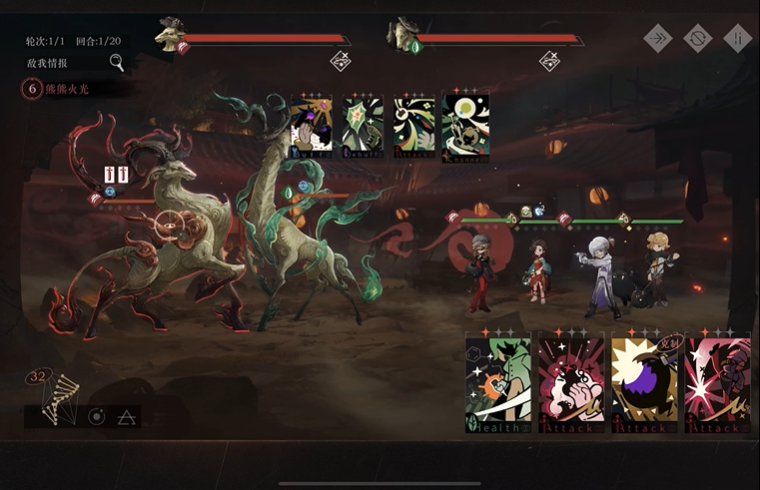Open the 敌我情报 battle intel magnifier
This screenshot has height=490, width=760.
(x=117, y=63)
